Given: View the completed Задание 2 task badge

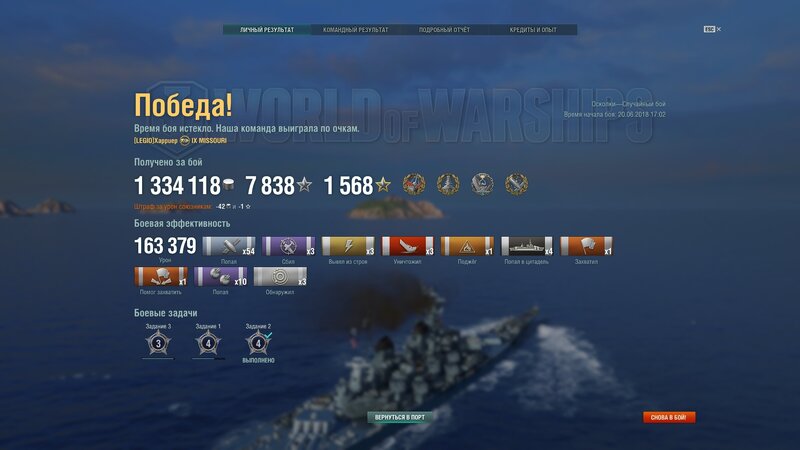Looking at the screenshot, I should pyautogui.click(x=258, y=344).
